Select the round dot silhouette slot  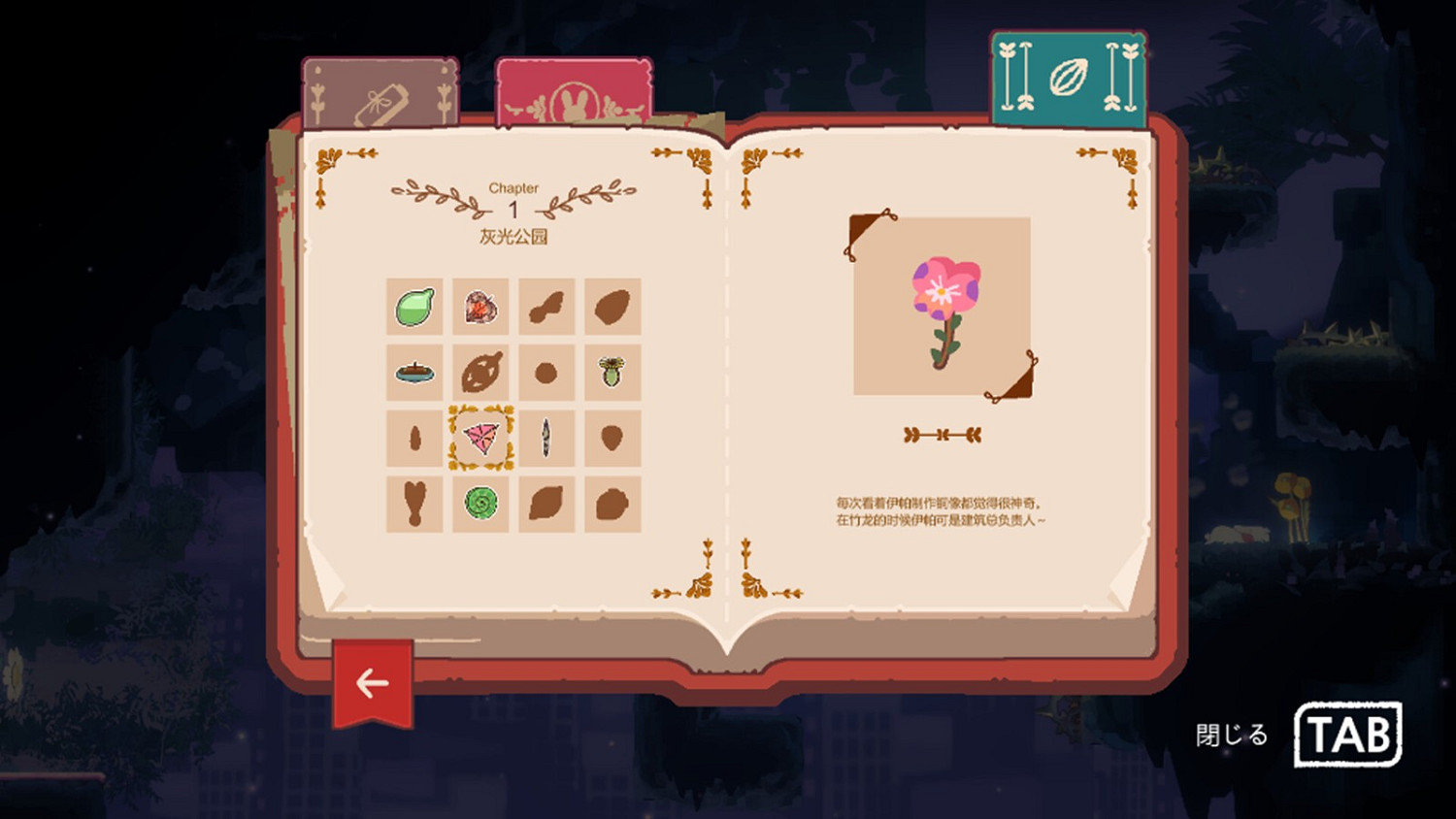coord(546,372)
